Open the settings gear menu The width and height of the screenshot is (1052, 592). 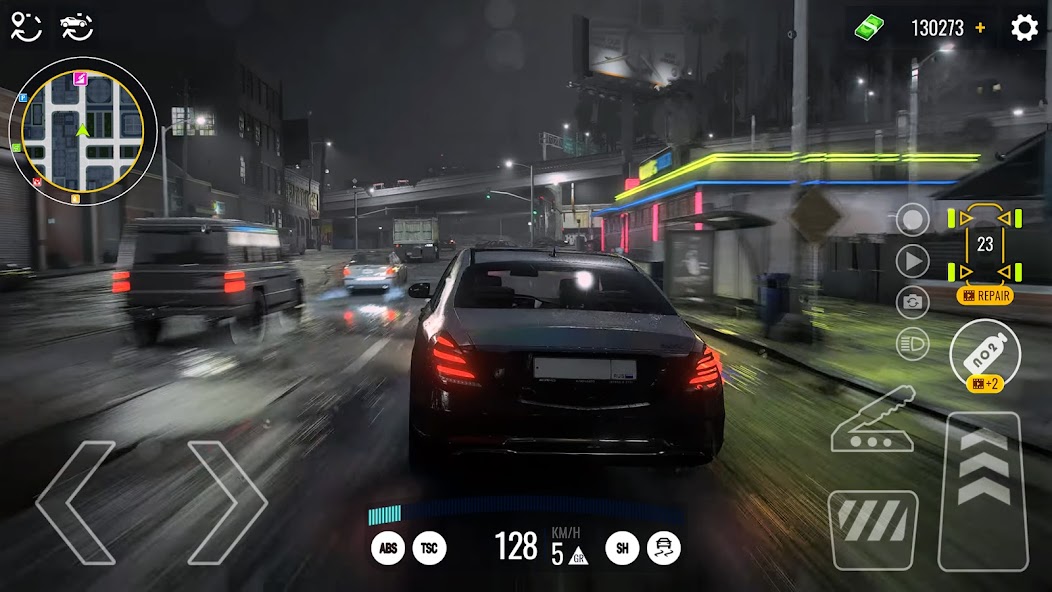[x=1024, y=28]
